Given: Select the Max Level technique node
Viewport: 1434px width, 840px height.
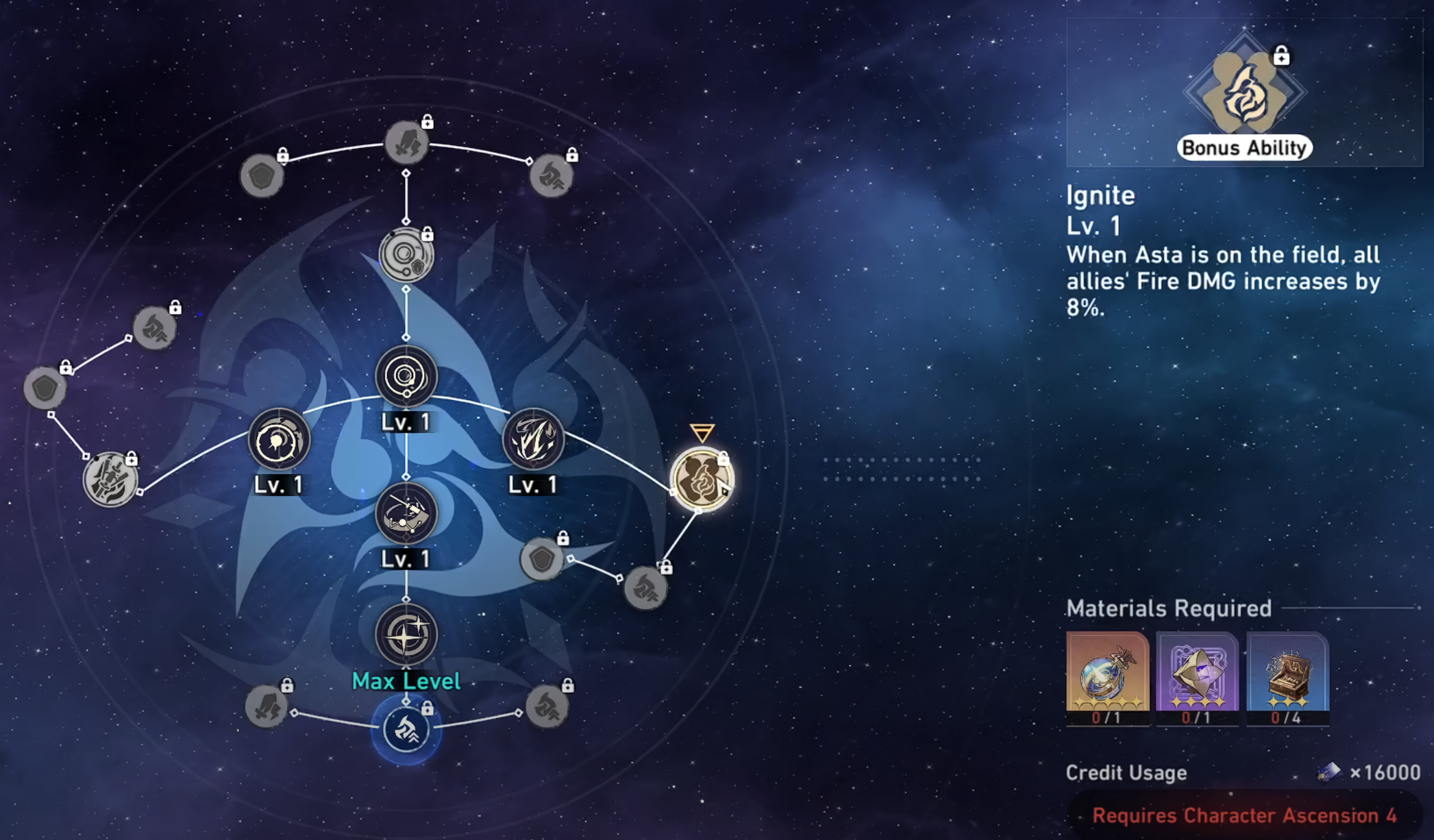Looking at the screenshot, I should (406, 635).
